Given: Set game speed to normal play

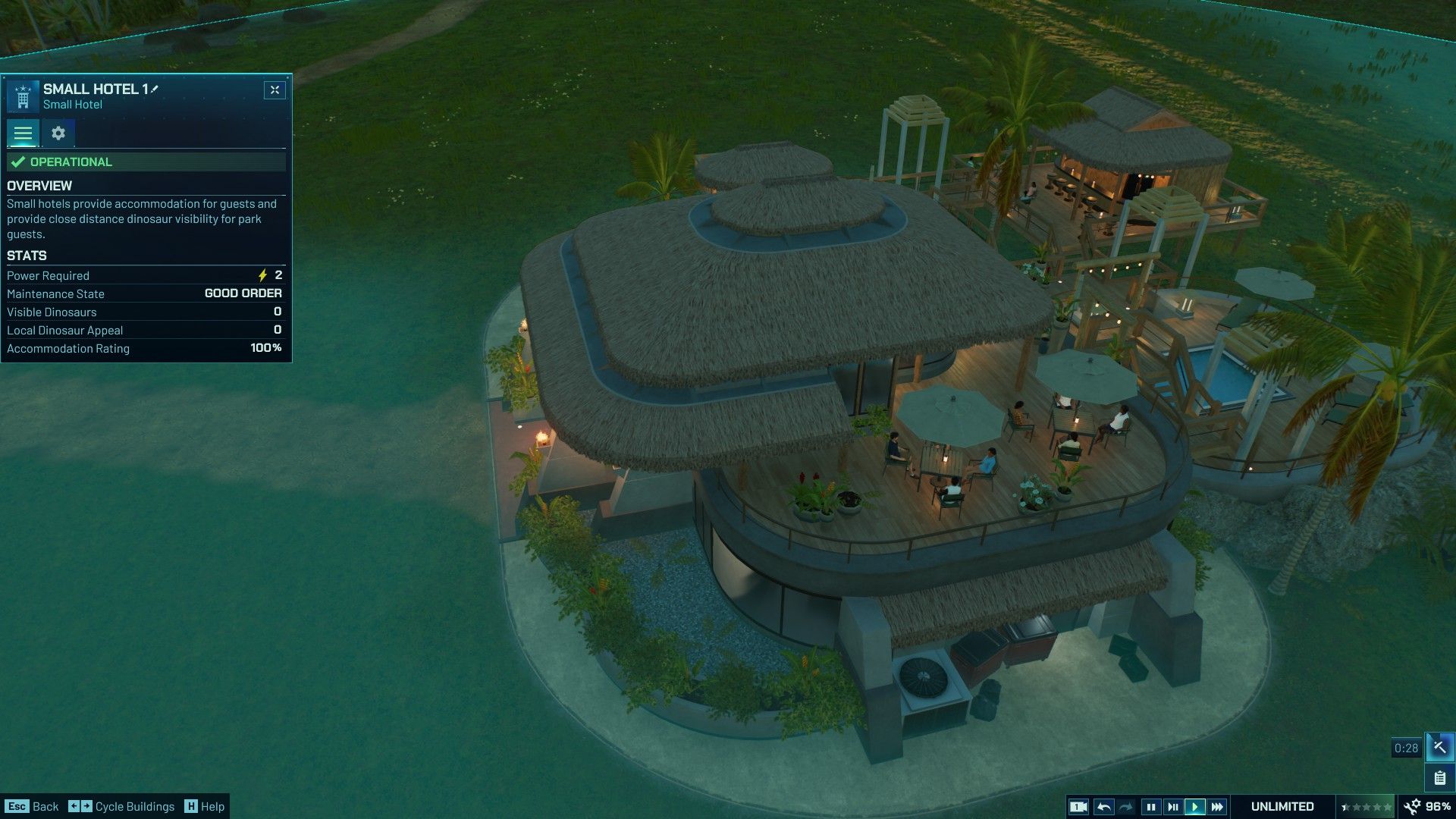Looking at the screenshot, I should point(1194,807).
